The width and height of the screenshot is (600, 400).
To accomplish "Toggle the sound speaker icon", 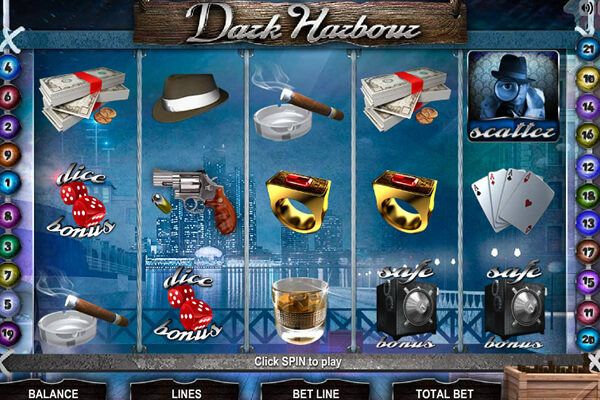I will pyautogui.click(x=586, y=9).
